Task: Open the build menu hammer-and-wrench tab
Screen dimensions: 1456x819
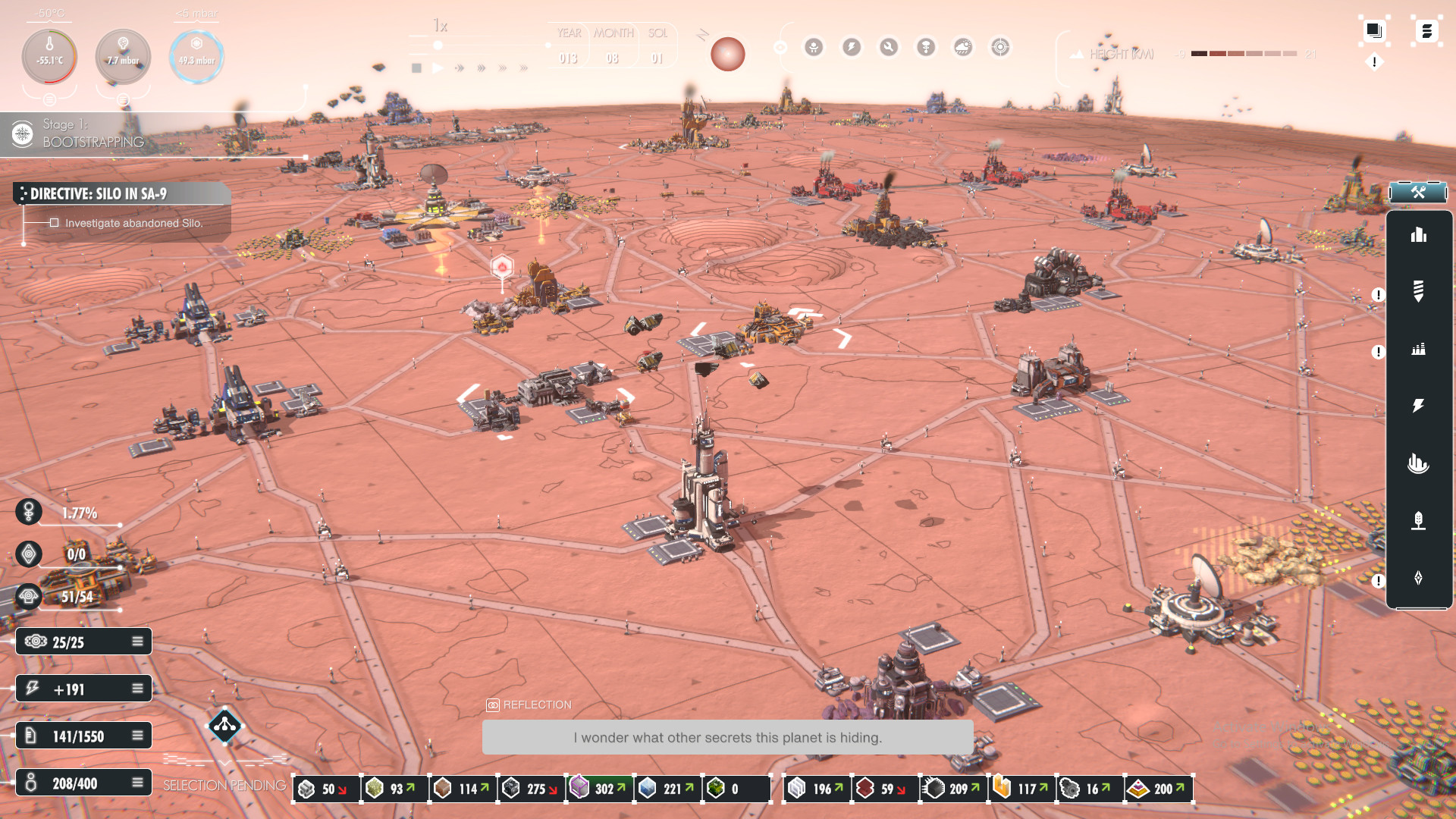Action: tap(1418, 193)
